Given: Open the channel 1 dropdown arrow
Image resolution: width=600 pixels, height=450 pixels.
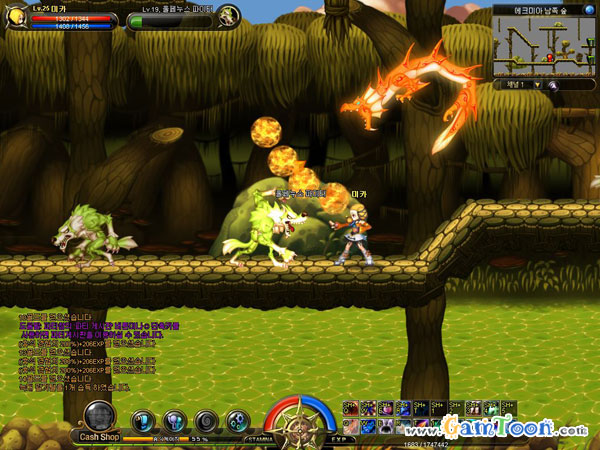Looking at the screenshot, I should pyautogui.click(x=536, y=85).
